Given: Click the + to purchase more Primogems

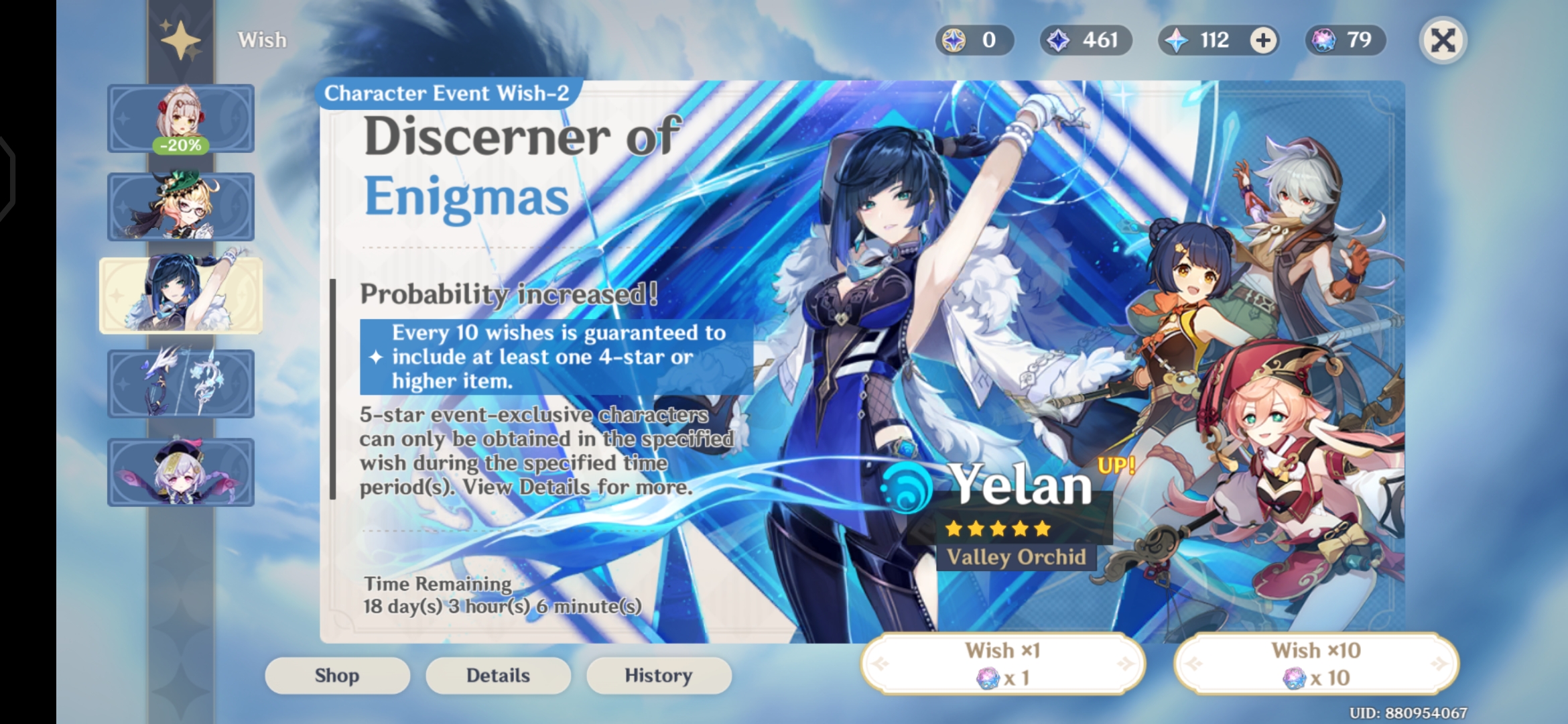Looking at the screenshot, I should (1262, 40).
